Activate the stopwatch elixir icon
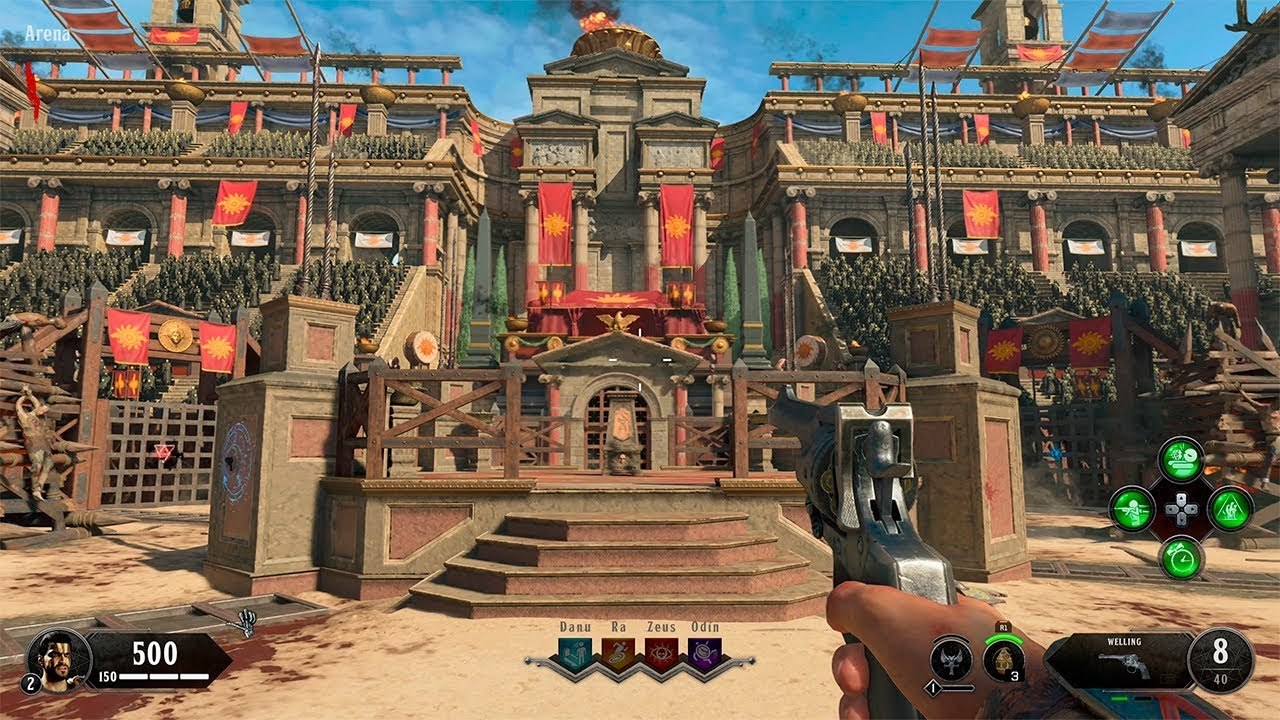 pos(1181,557)
